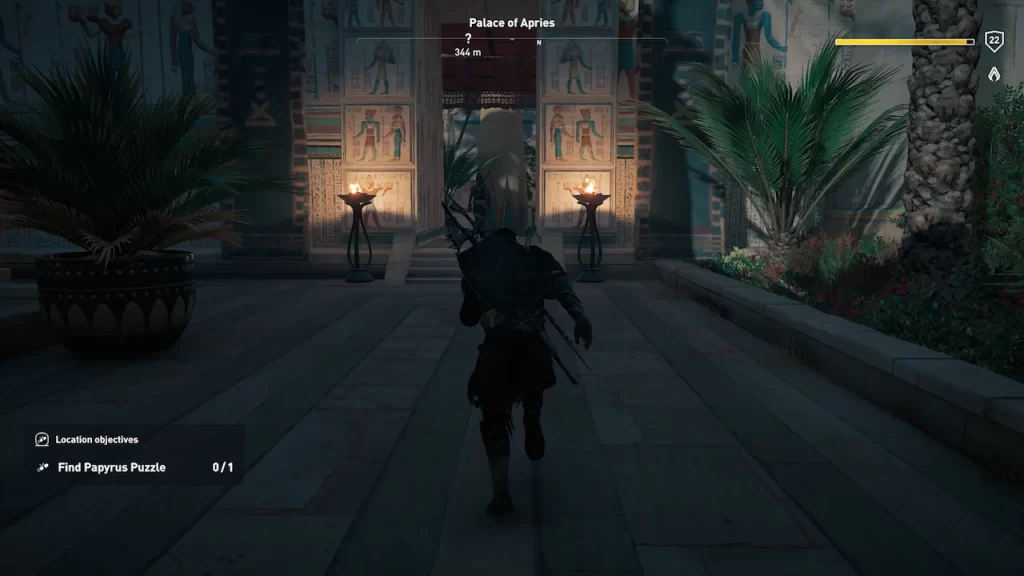The height and width of the screenshot is (576, 1024).
Task: Open the Location objectives tracker header
Action: [96, 439]
